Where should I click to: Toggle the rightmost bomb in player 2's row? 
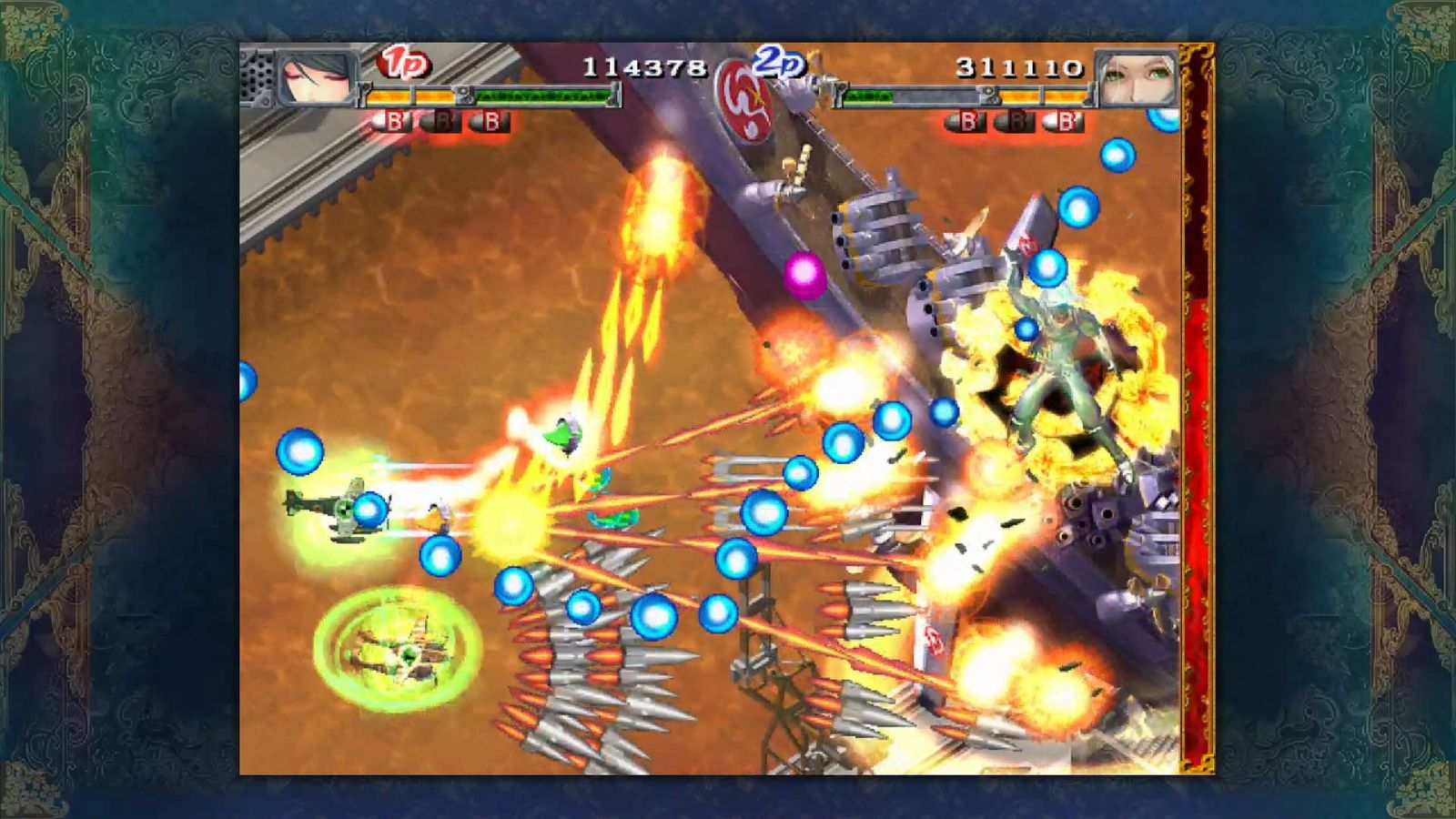point(1063,122)
